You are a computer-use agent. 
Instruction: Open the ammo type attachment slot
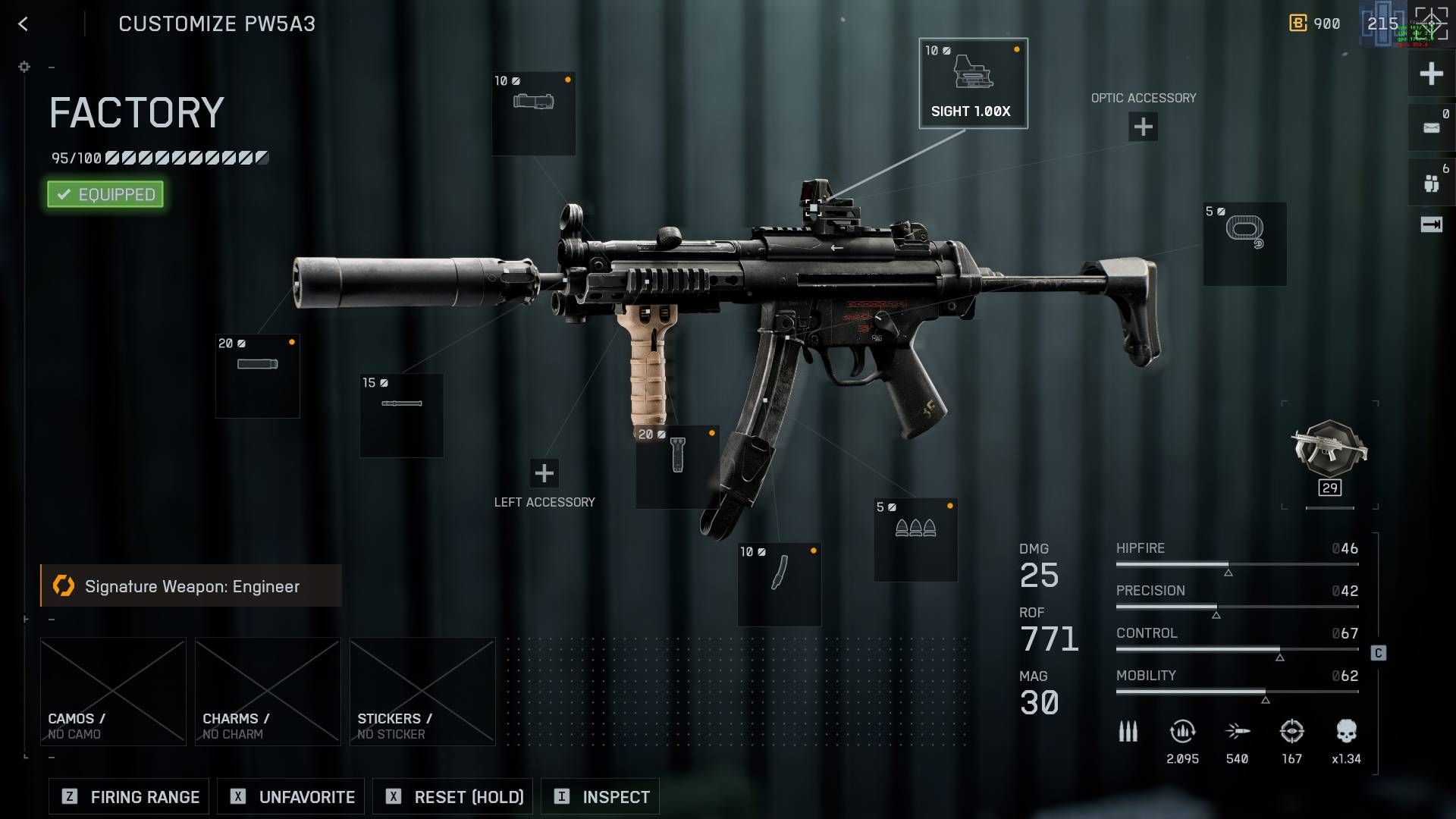(x=915, y=538)
